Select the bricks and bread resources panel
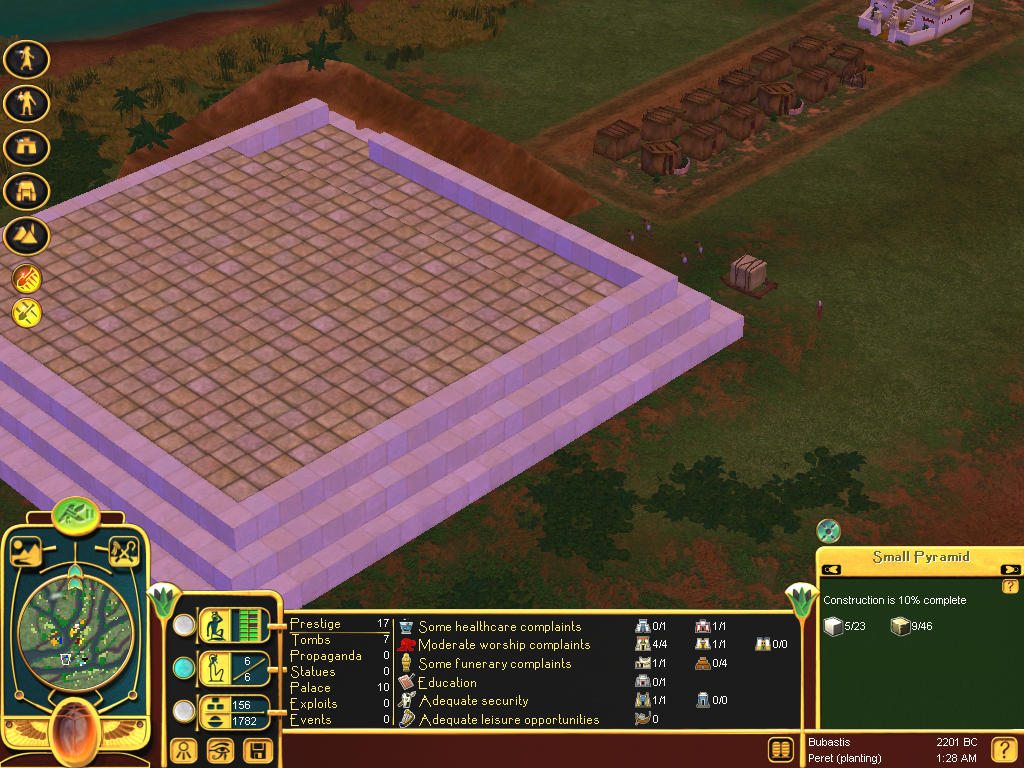 click(x=234, y=712)
